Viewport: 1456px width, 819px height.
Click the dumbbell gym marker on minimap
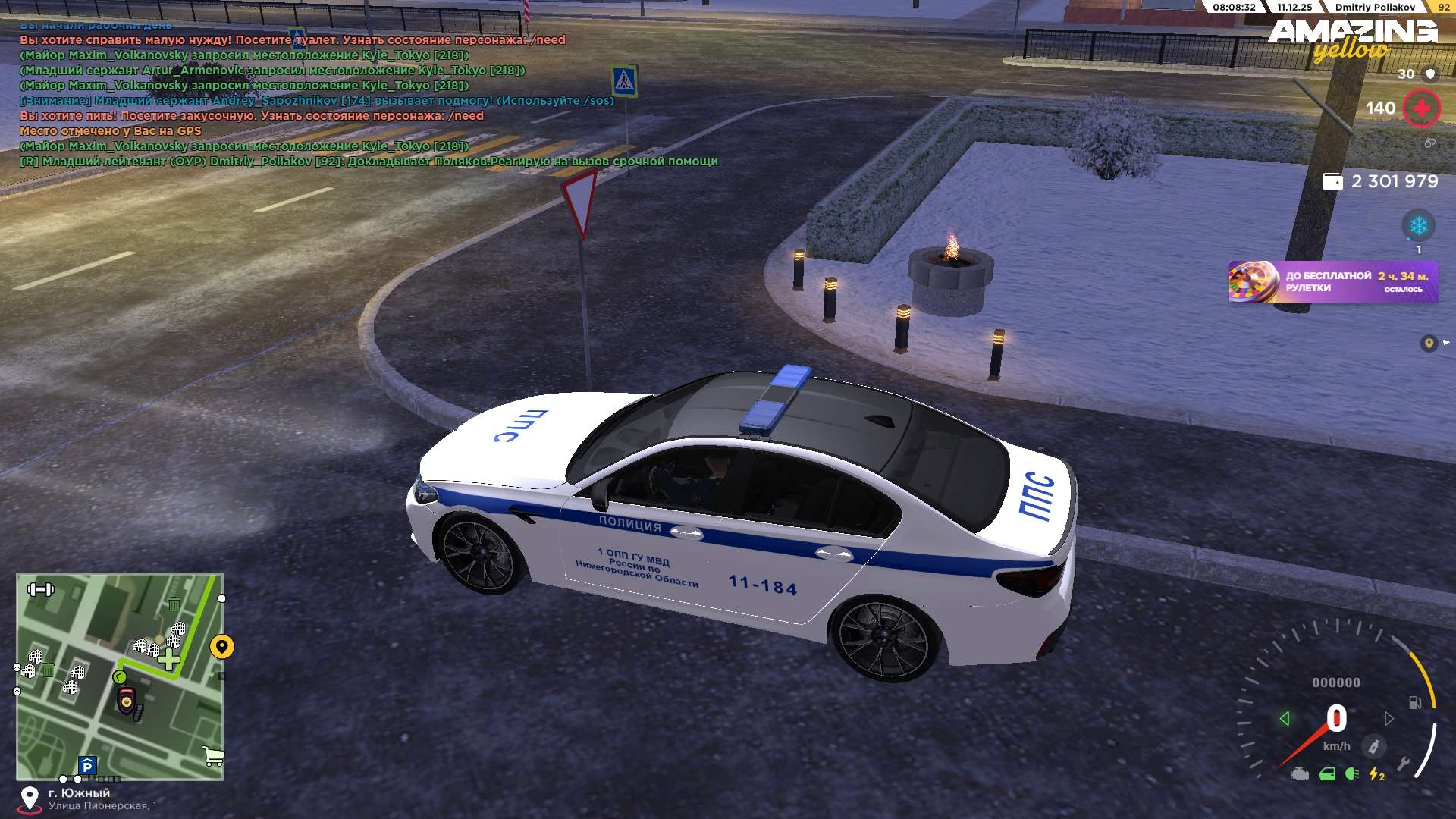coord(40,589)
